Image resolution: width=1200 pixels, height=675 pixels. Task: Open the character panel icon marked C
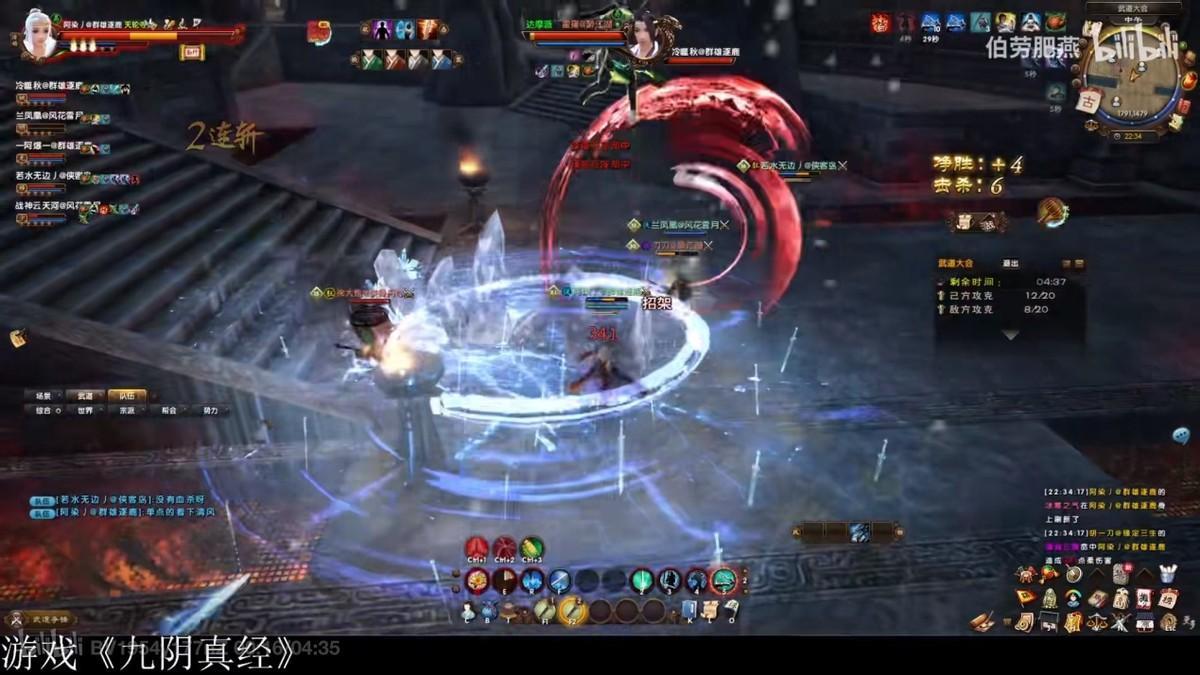pos(468,612)
